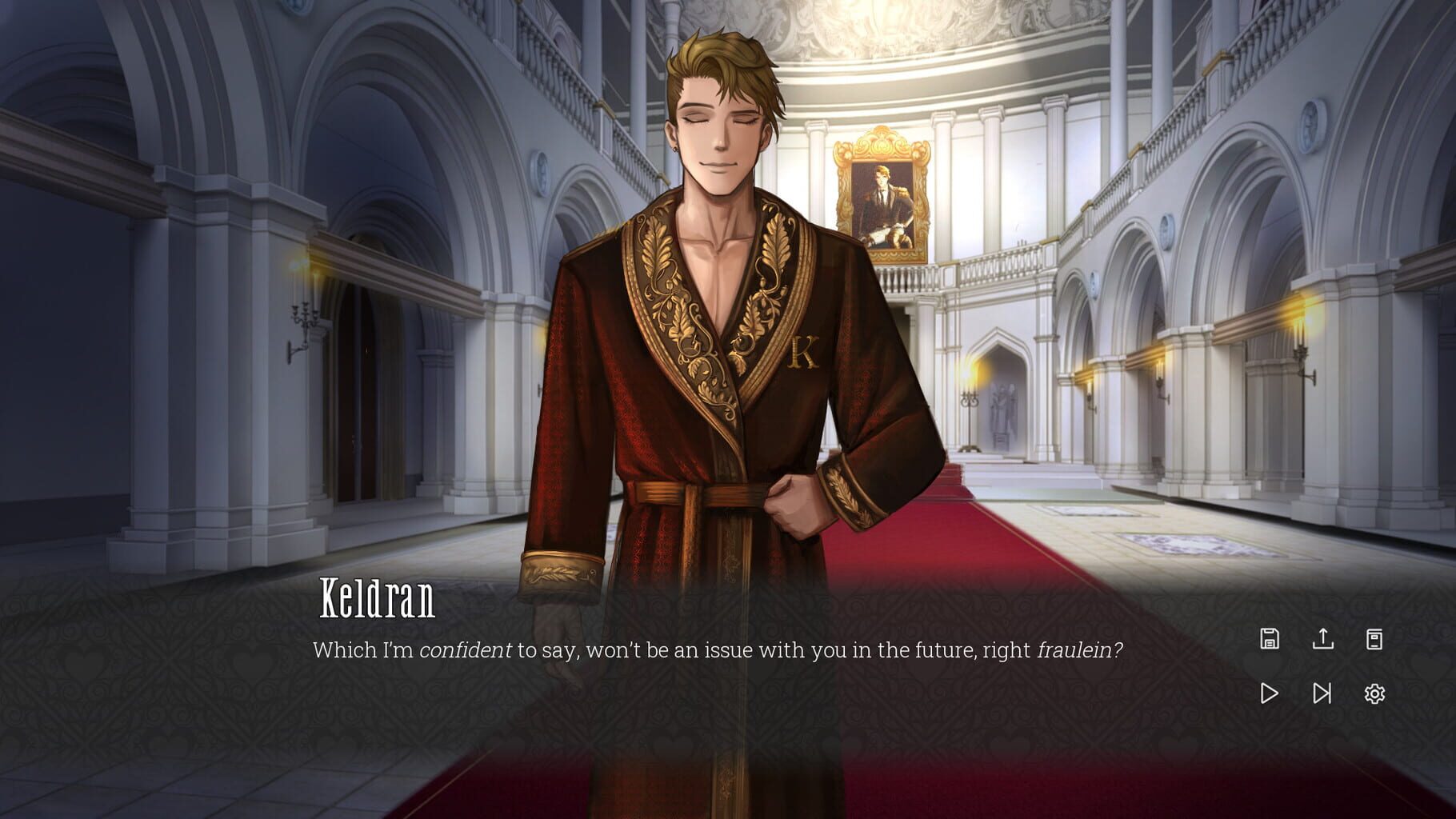Click the floppy disk quick-save icon
Image resolution: width=1456 pixels, height=819 pixels.
pyautogui.click(x=1270, y=640)
